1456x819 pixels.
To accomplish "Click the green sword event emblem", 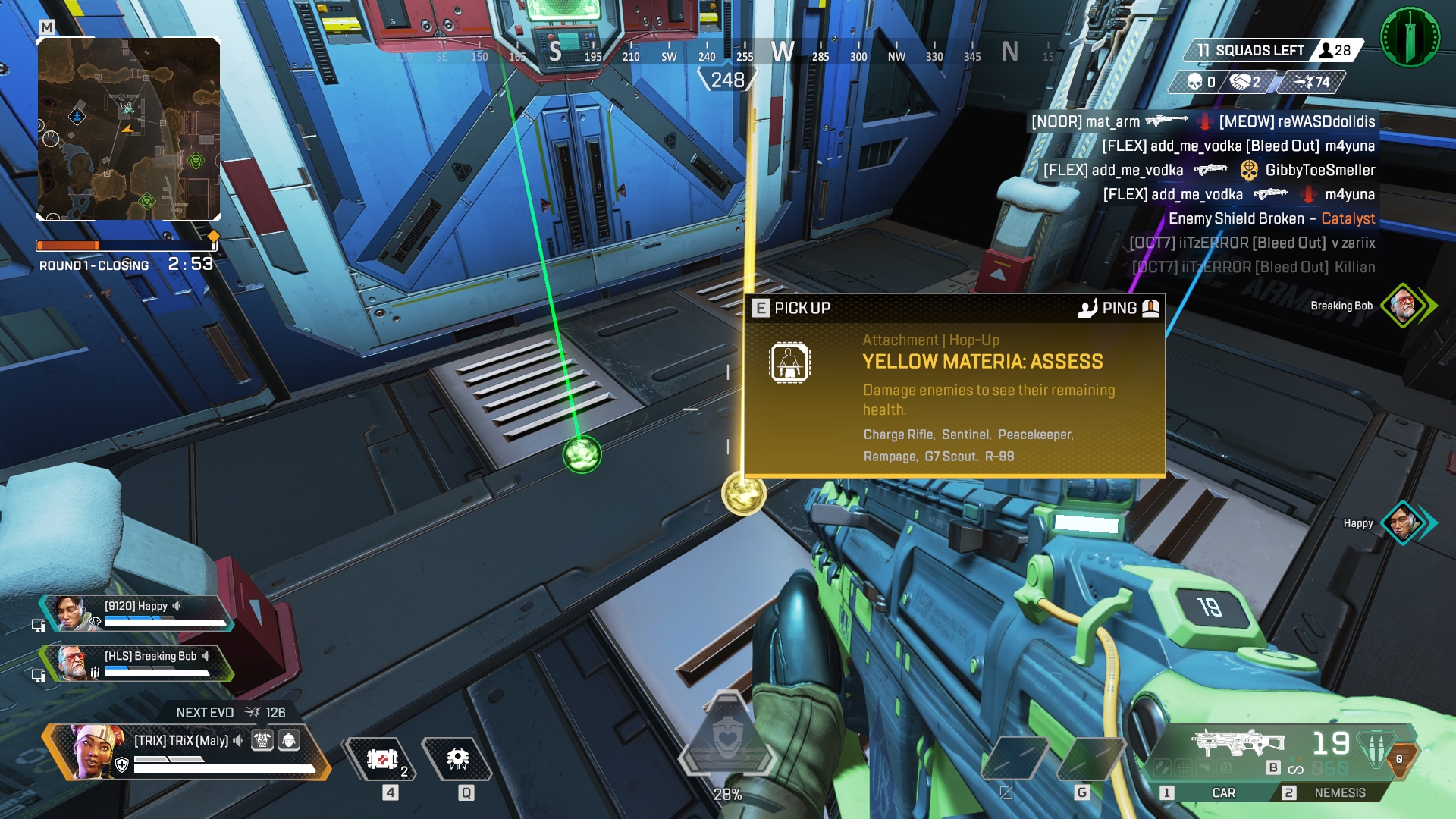I will (1410, 36).
